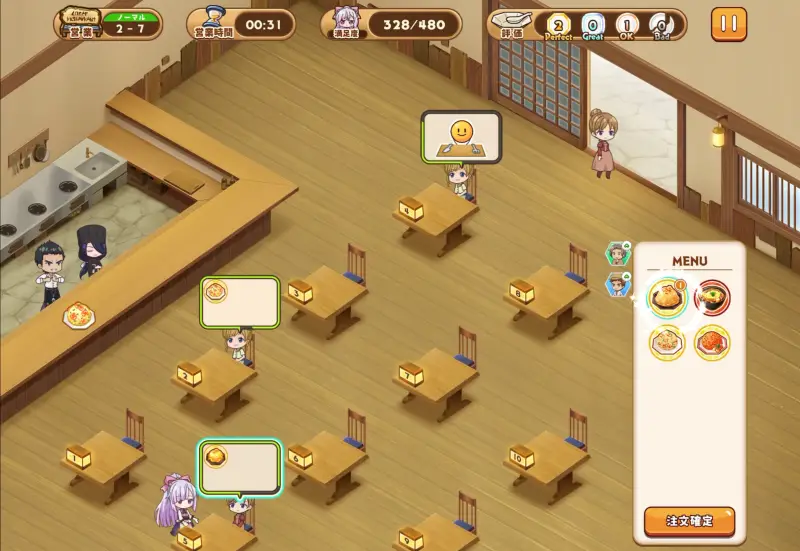Viewport: 800px width, 551px height.
Task: Click the brown-haired customer hexagon portrait
Action: [x=618, y=285]
